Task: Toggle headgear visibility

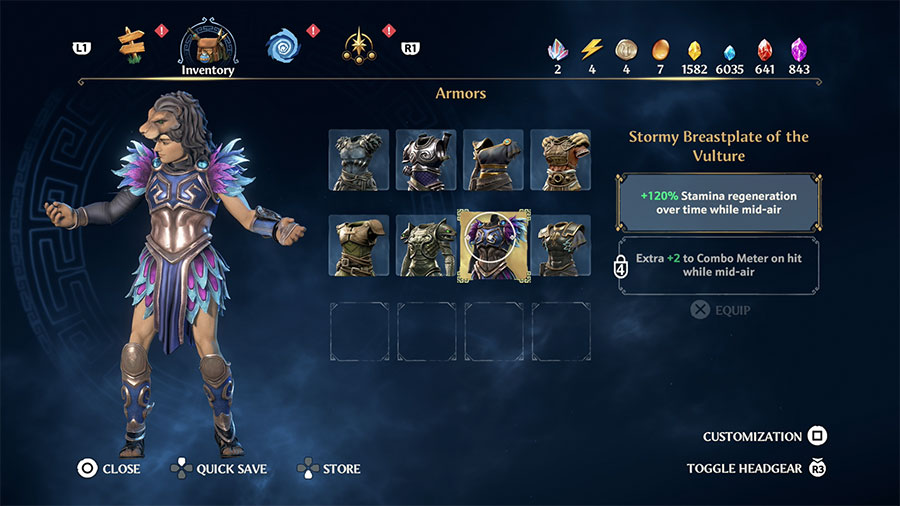Action: 757,468
